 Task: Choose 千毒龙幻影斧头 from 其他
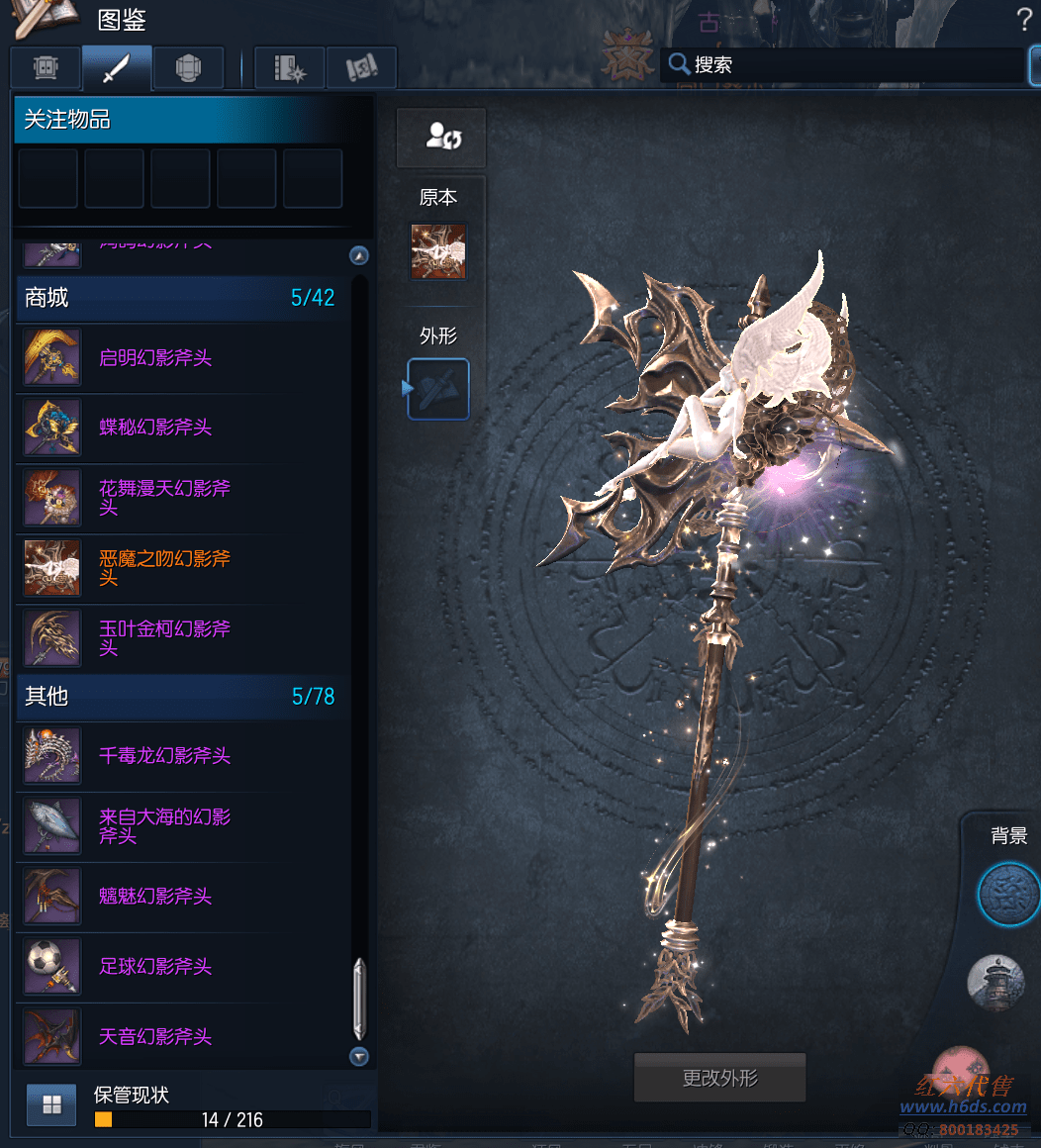pos(164,756)
